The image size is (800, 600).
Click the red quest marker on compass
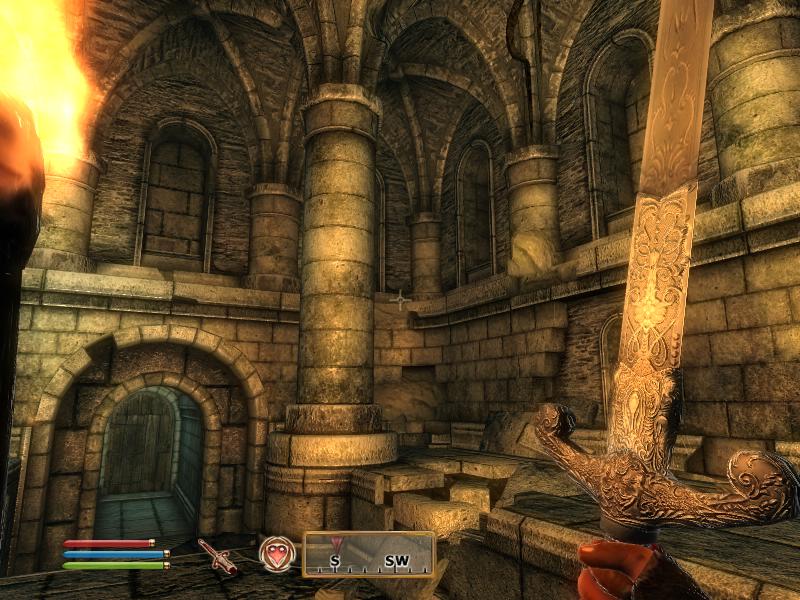click(336, 543)
